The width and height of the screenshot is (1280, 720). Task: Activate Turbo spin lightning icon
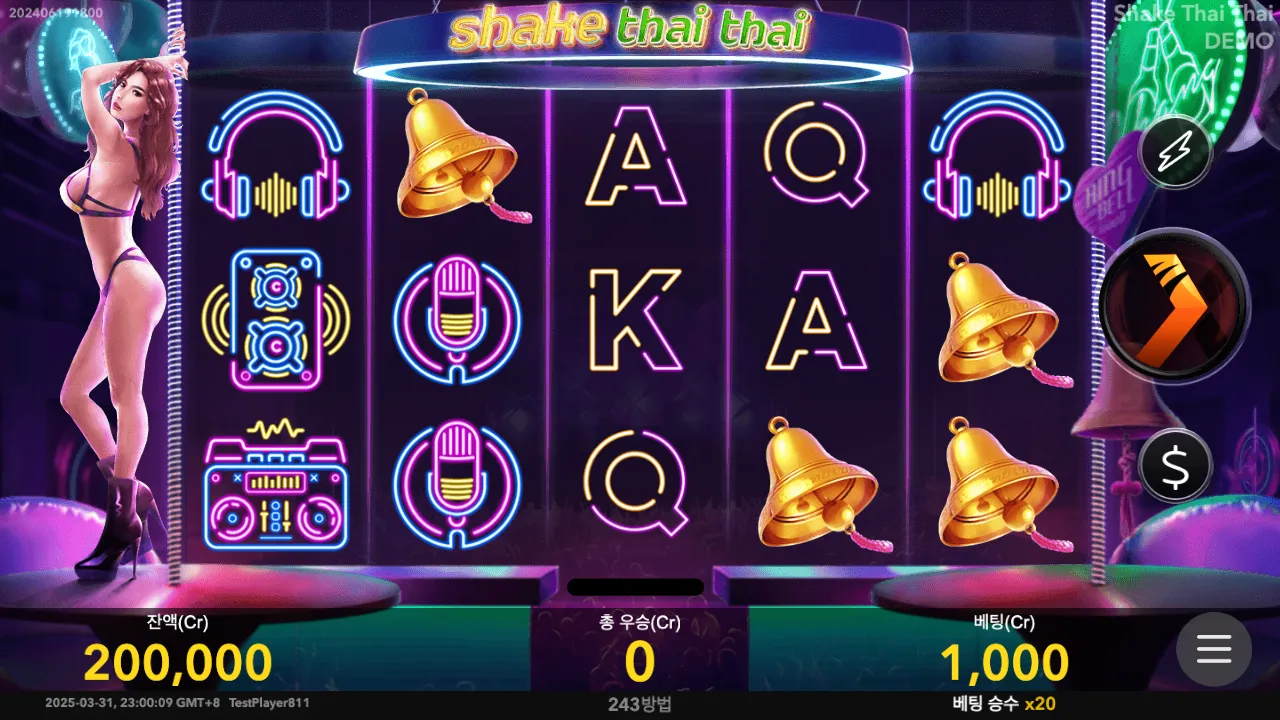pyautogui.click(x=1176, y=151)
